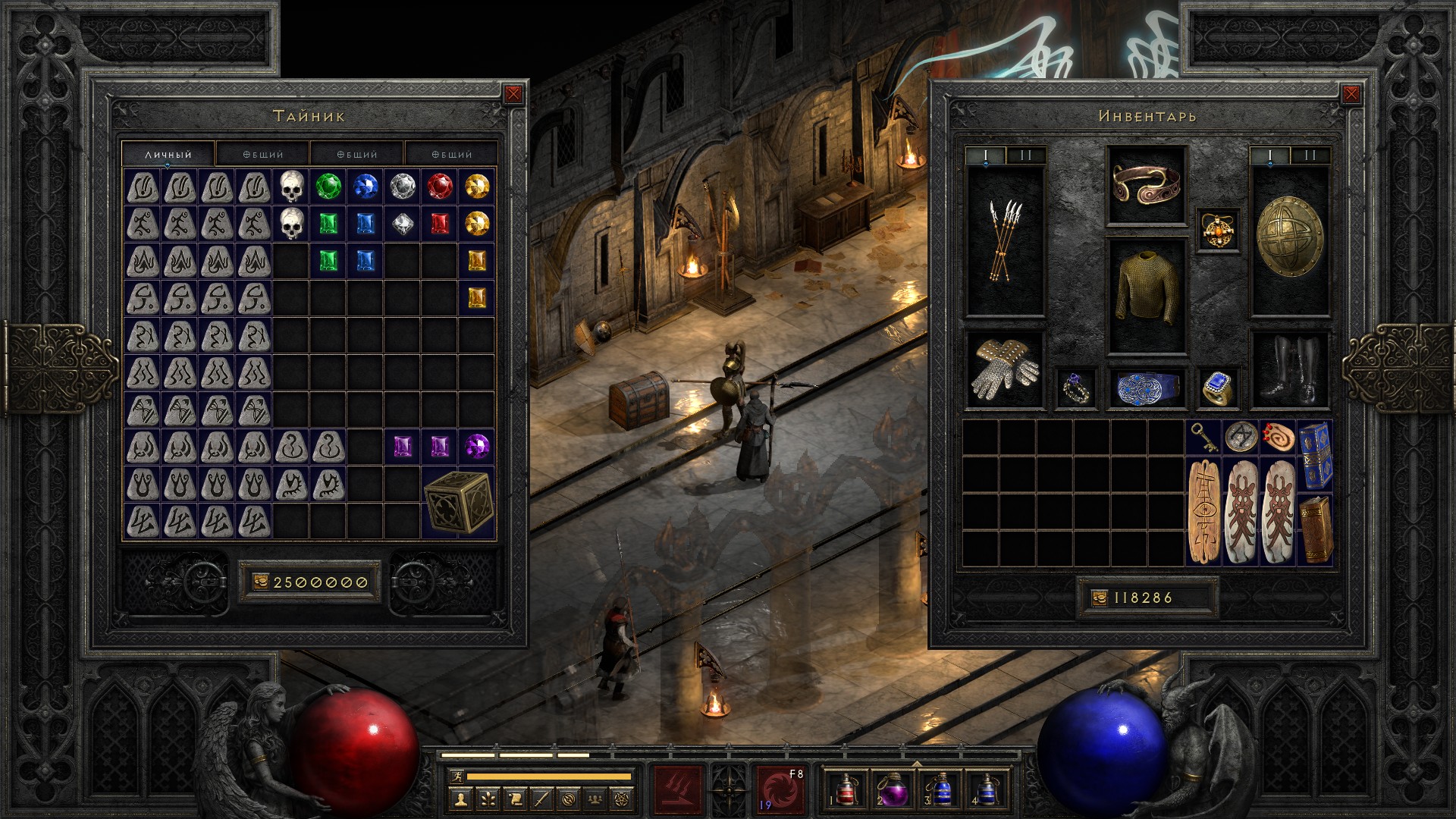Select the round purple amethyst gem
This screenshot has height=819, width=1456.
click(x=477, y=446)
